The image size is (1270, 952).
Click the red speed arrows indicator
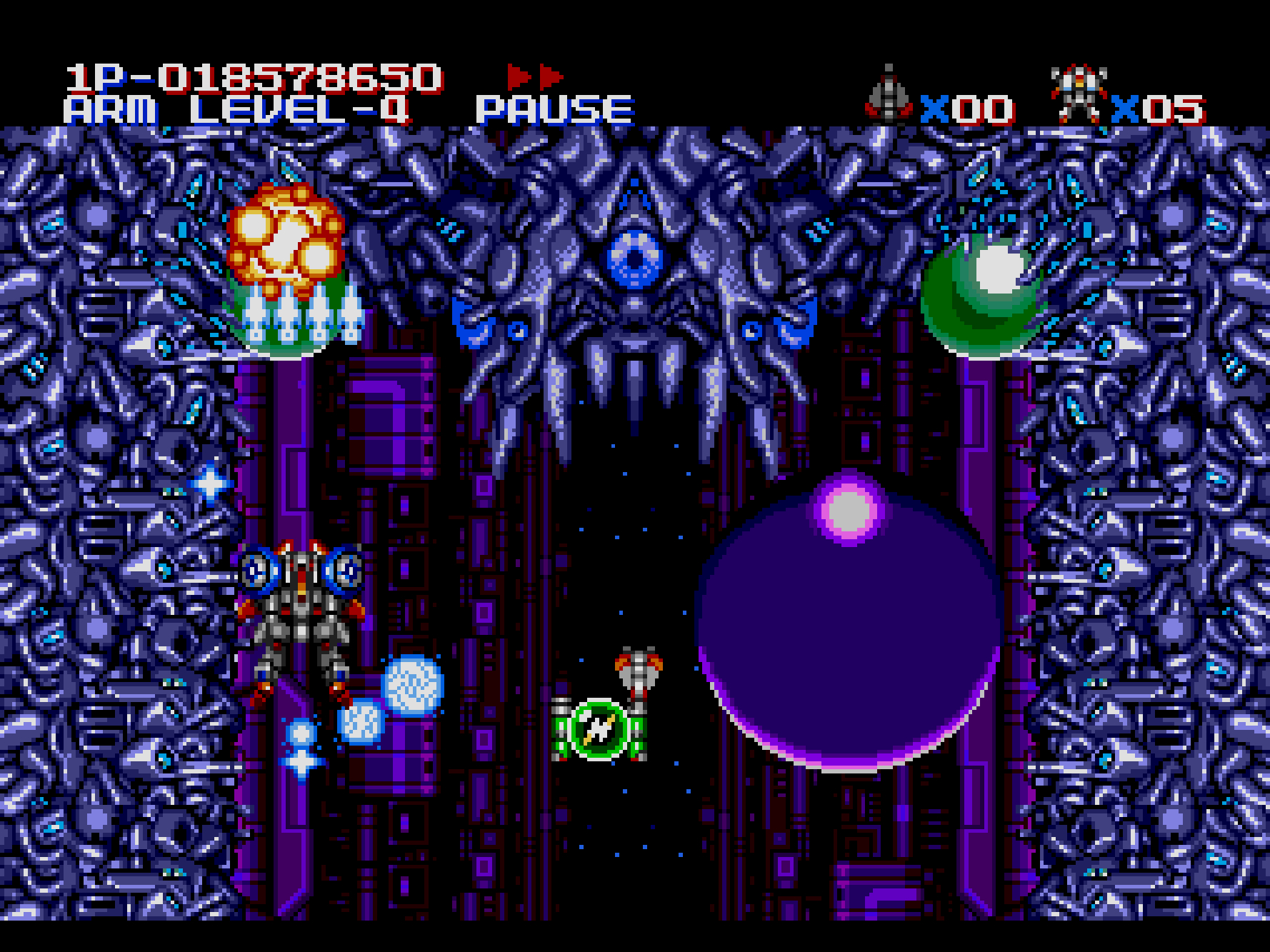click(535, 76)
